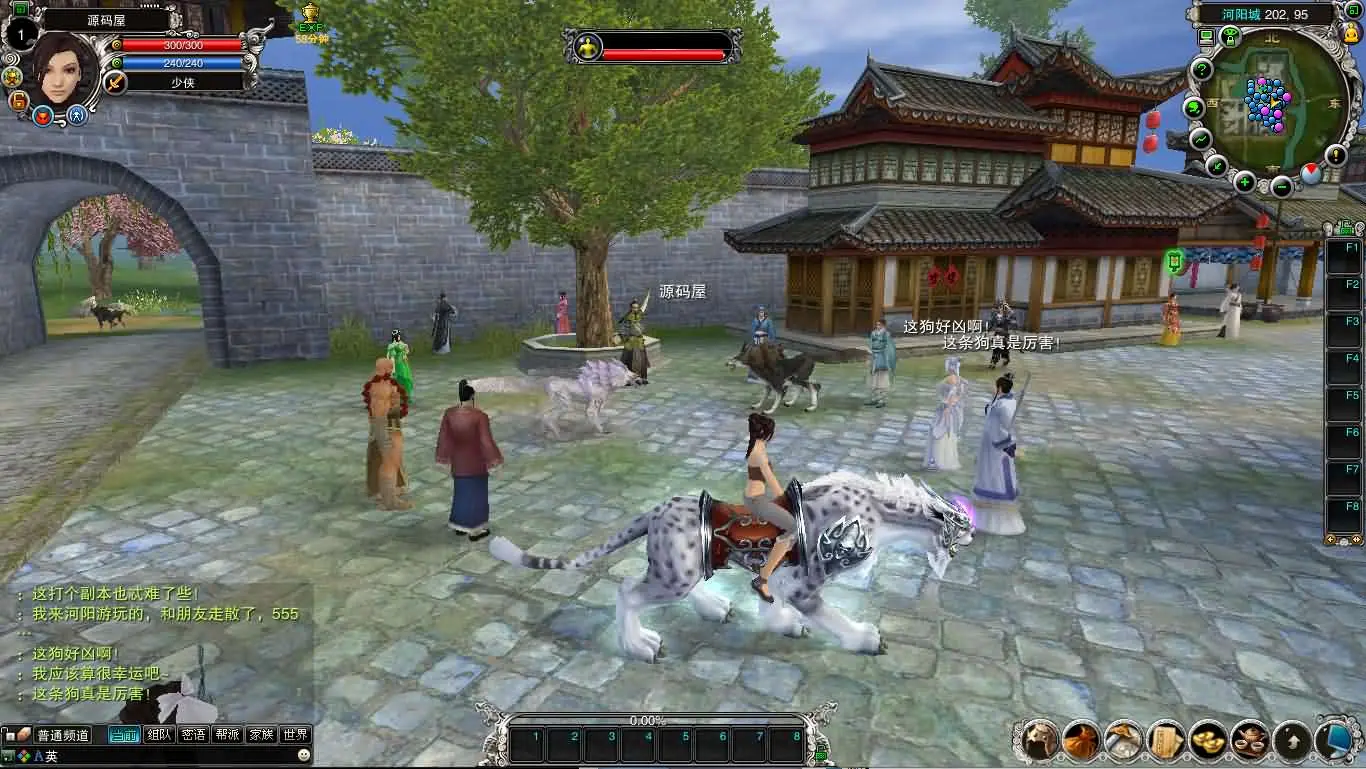
Task: Click the chat text input field
Action: point(180,757)
